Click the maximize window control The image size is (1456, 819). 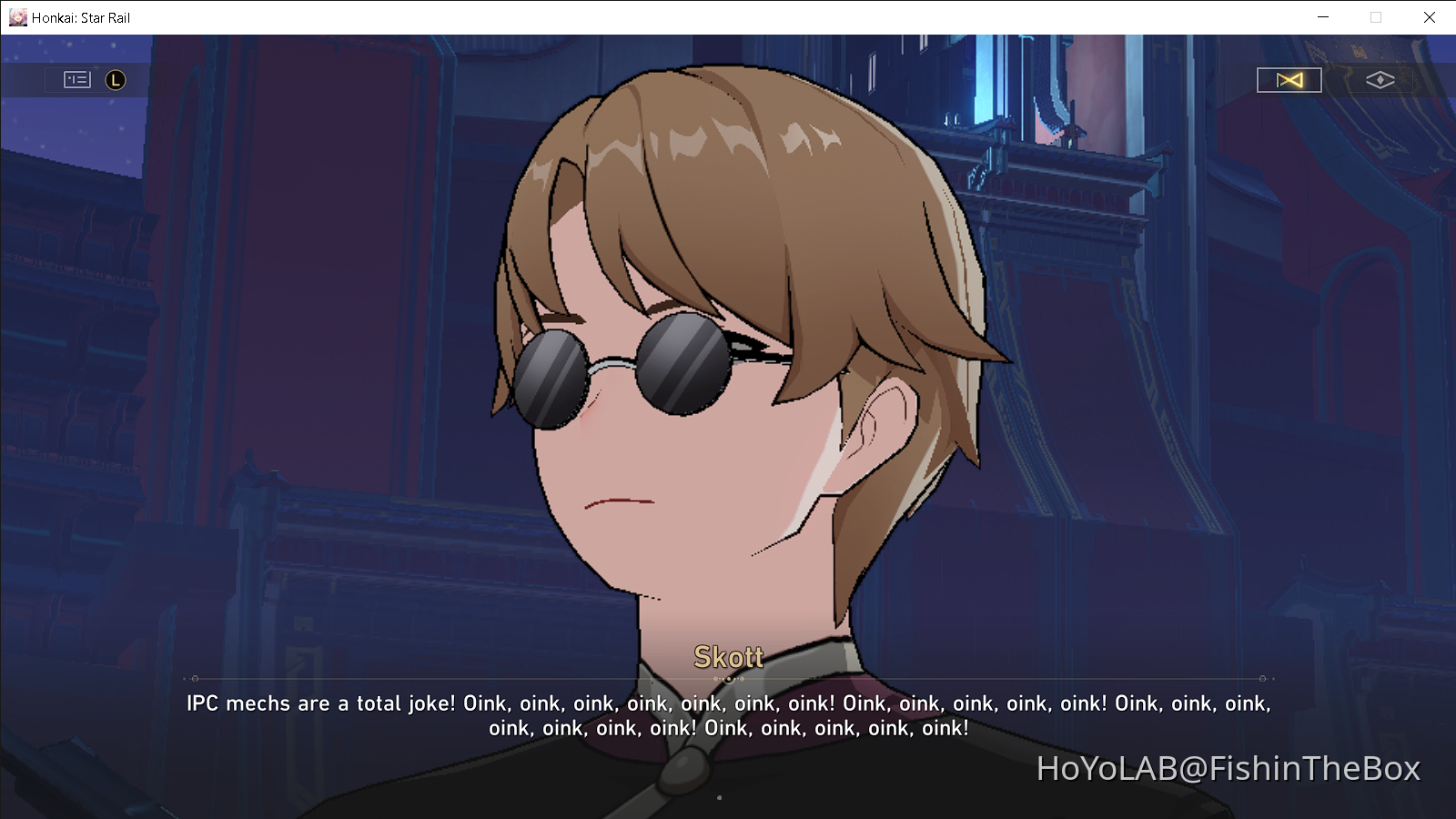point(1375,16)
